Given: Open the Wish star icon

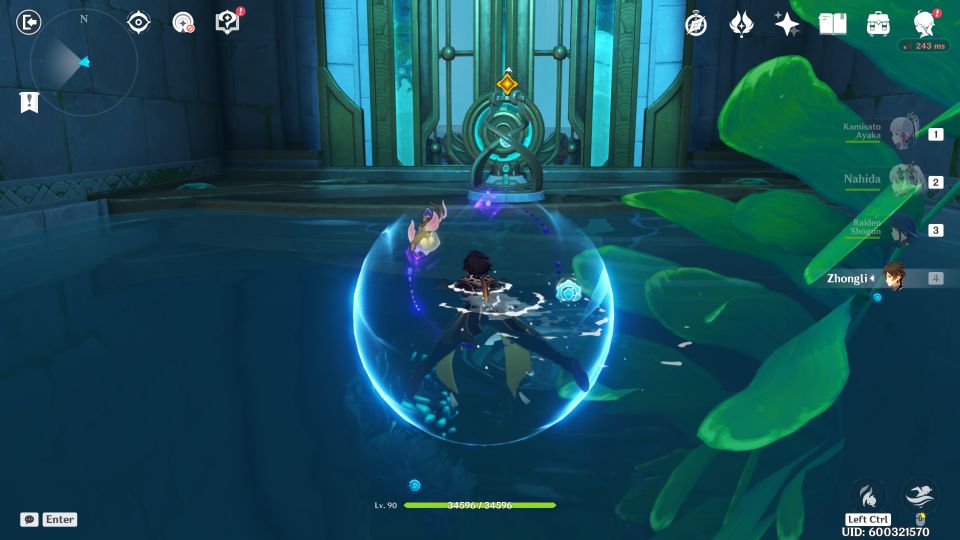Looking at the screenshot, I should (787, 24).
